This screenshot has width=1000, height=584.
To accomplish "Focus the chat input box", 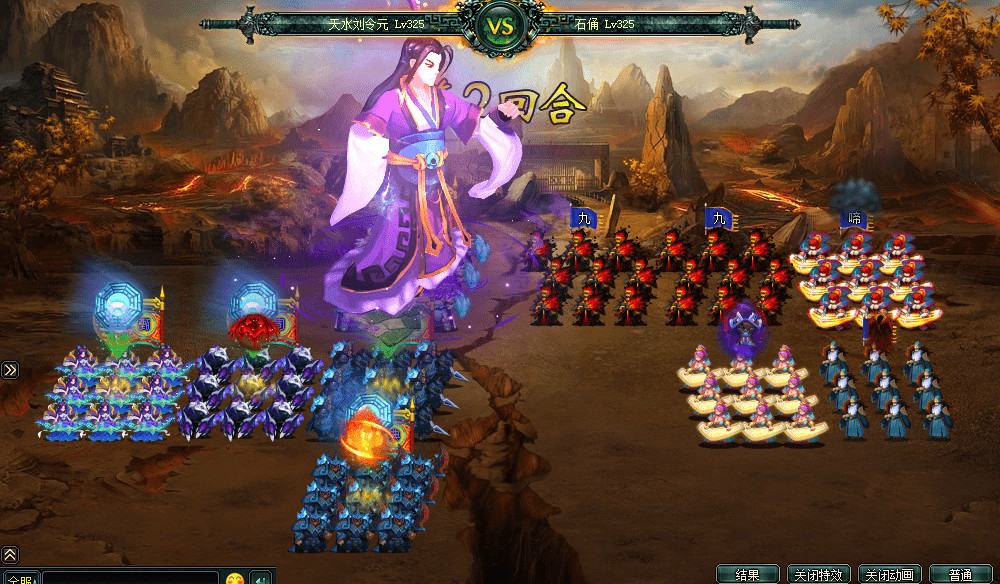I will coord(130,578).
